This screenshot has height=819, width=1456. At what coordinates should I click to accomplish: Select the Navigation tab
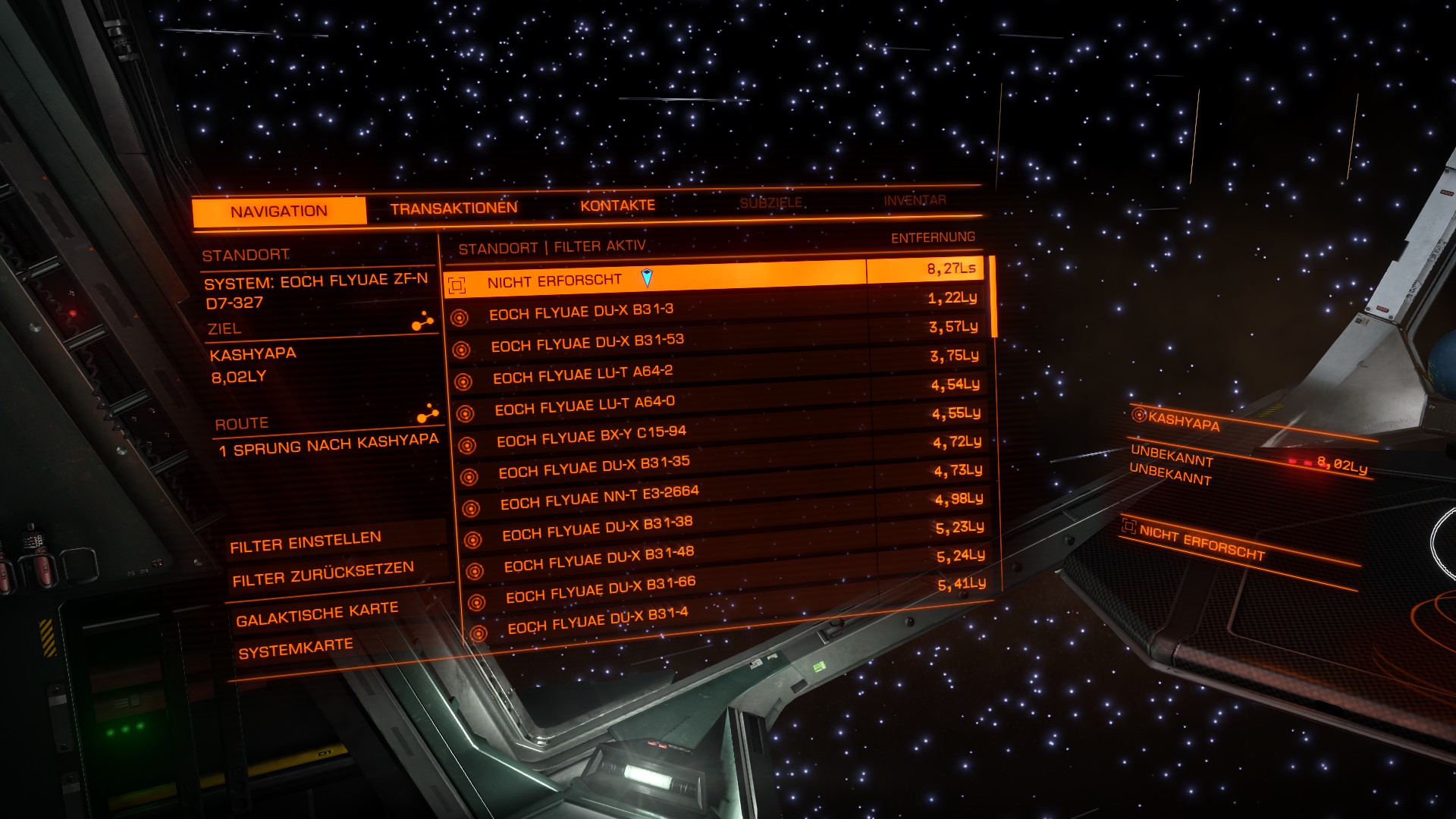[279, 212]
